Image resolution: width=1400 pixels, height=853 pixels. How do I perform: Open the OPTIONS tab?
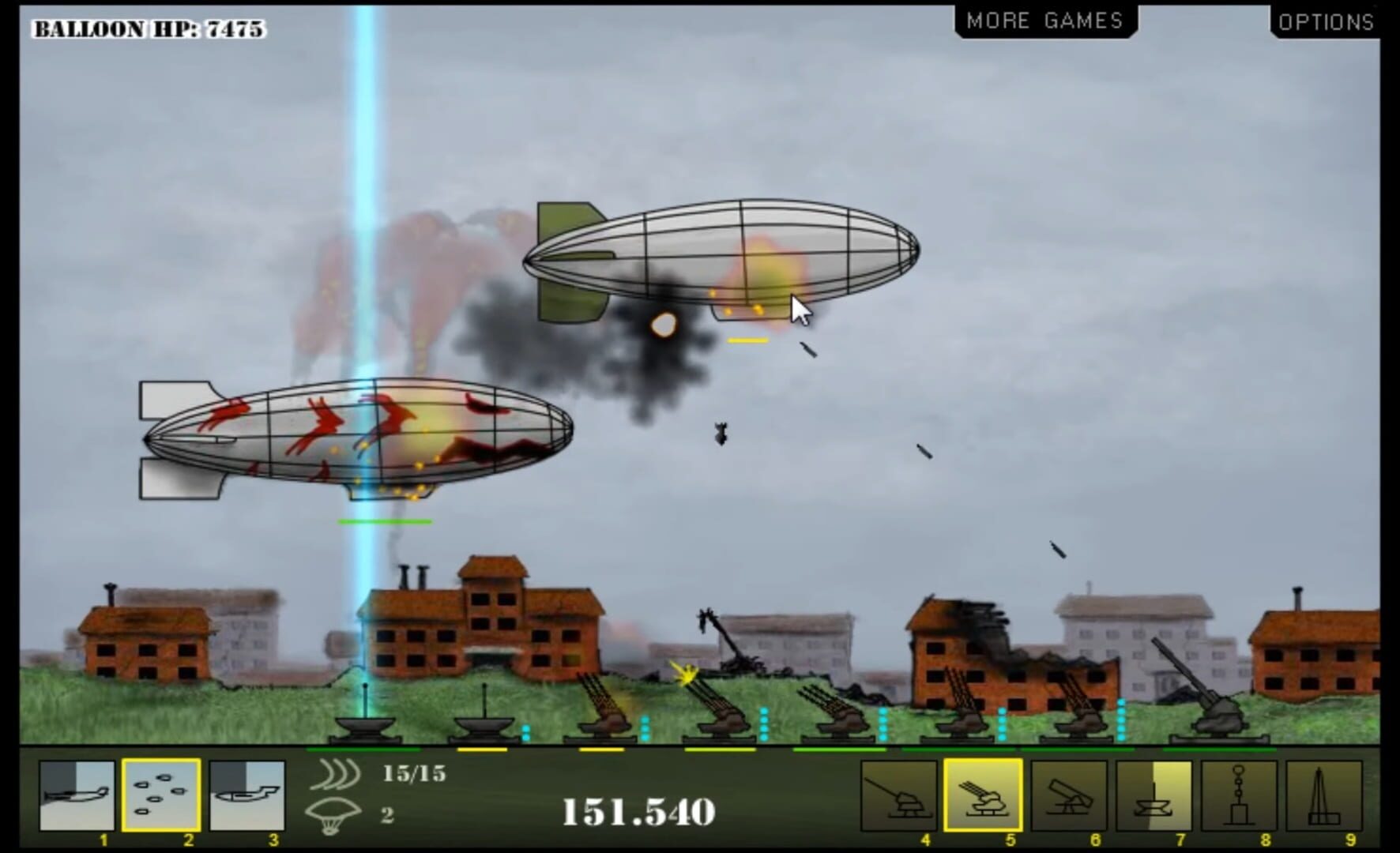(1326, 22)
